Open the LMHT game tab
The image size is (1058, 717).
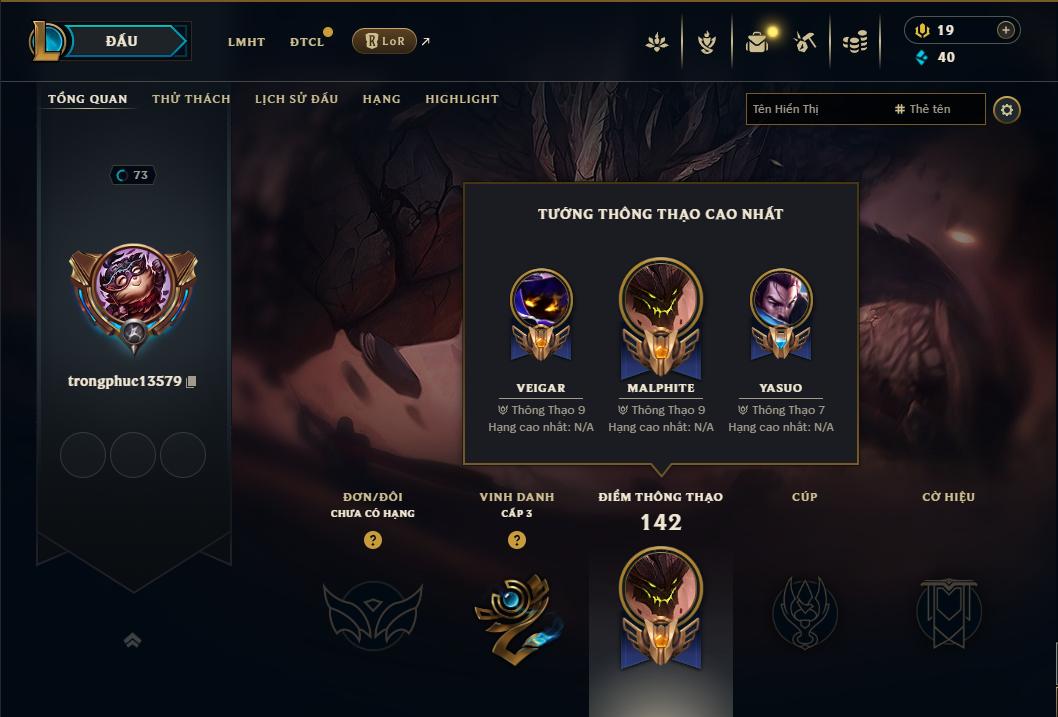246,42
